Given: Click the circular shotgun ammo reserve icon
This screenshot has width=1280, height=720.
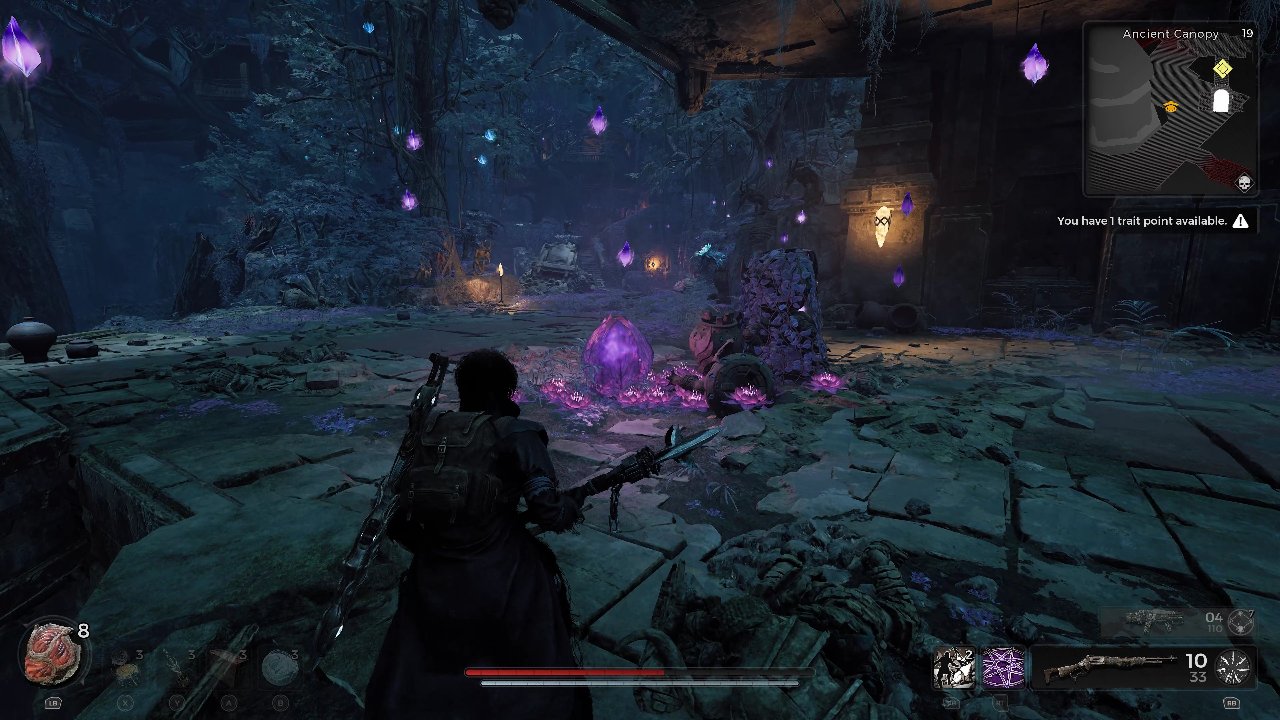Looking at the screenshot, I should 1232,667.
